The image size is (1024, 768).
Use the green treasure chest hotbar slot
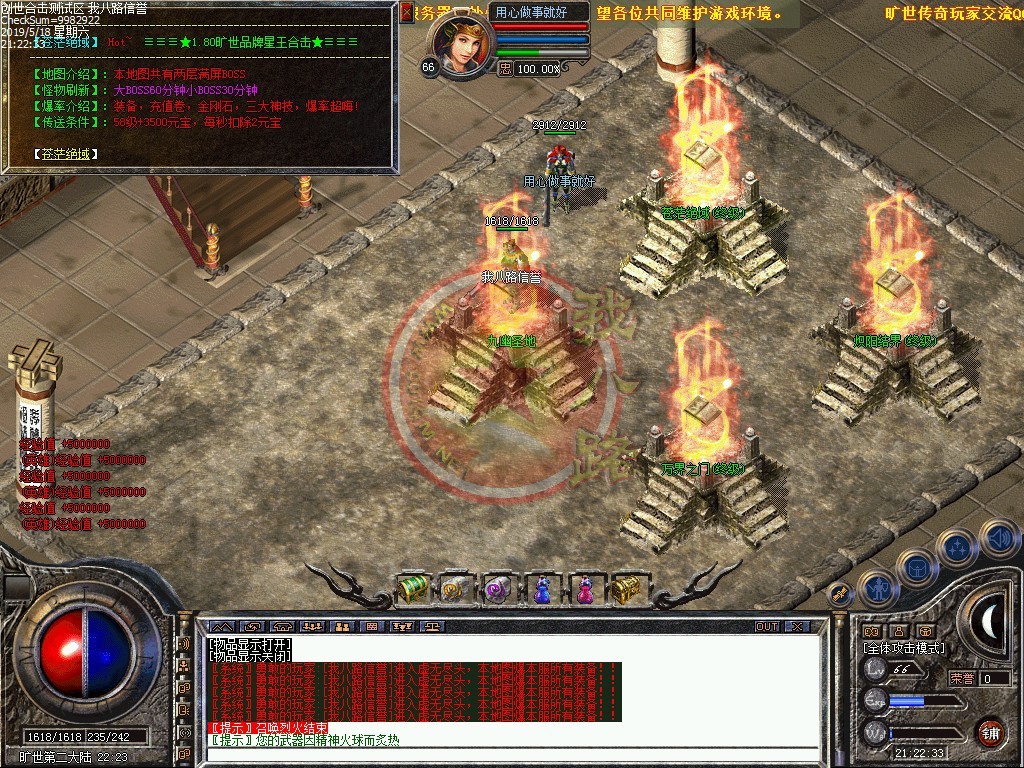click(x=413, y=589)
